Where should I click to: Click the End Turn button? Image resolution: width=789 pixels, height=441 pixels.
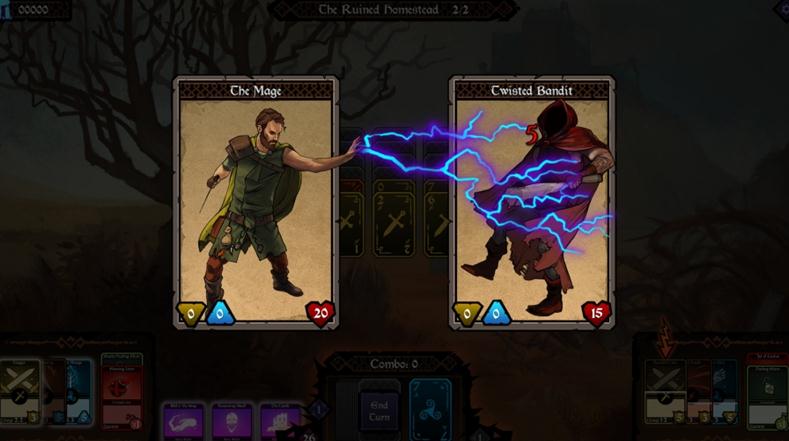[379, 410]
